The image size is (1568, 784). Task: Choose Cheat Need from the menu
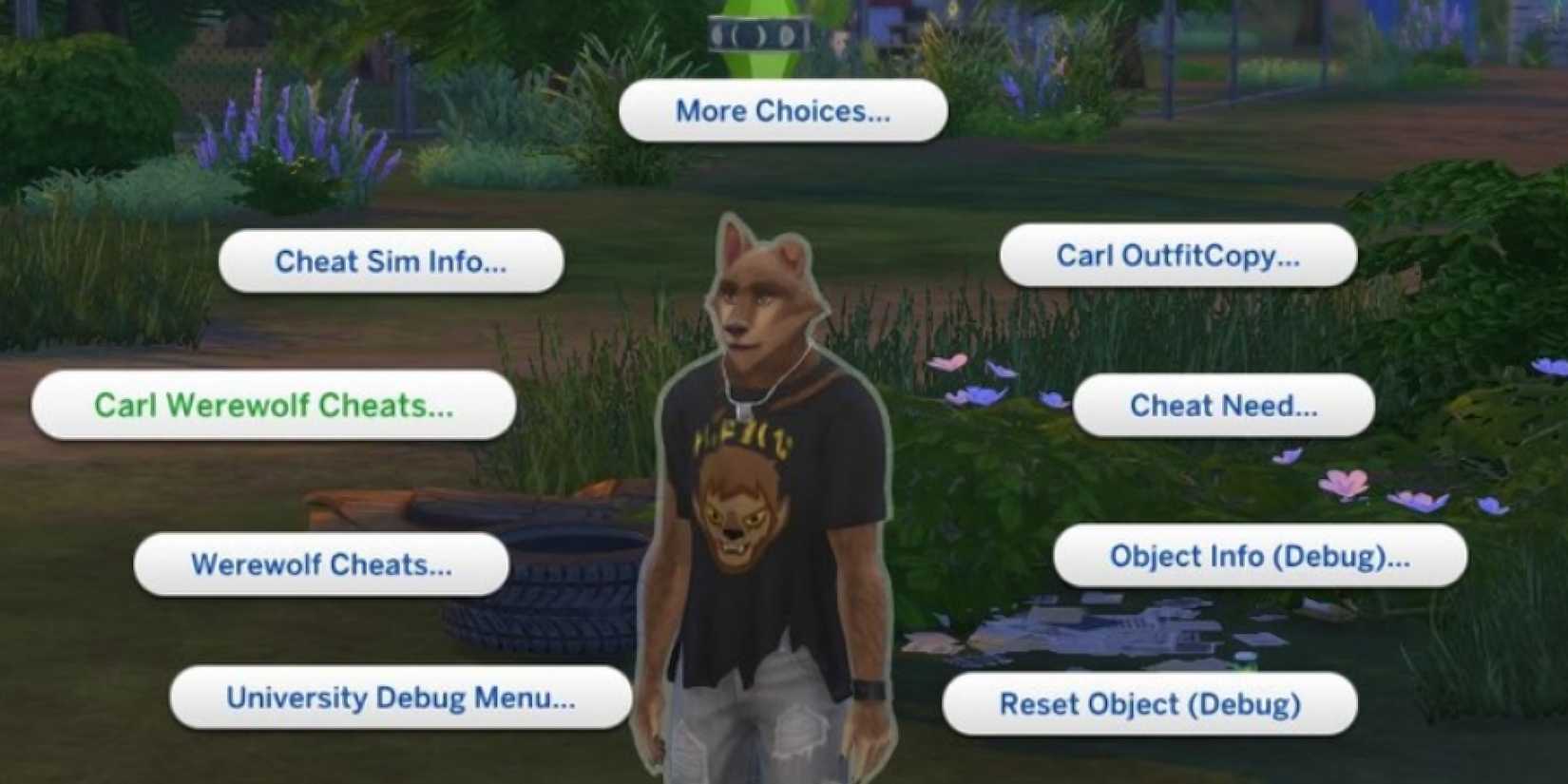click(x=1223, y=407)
